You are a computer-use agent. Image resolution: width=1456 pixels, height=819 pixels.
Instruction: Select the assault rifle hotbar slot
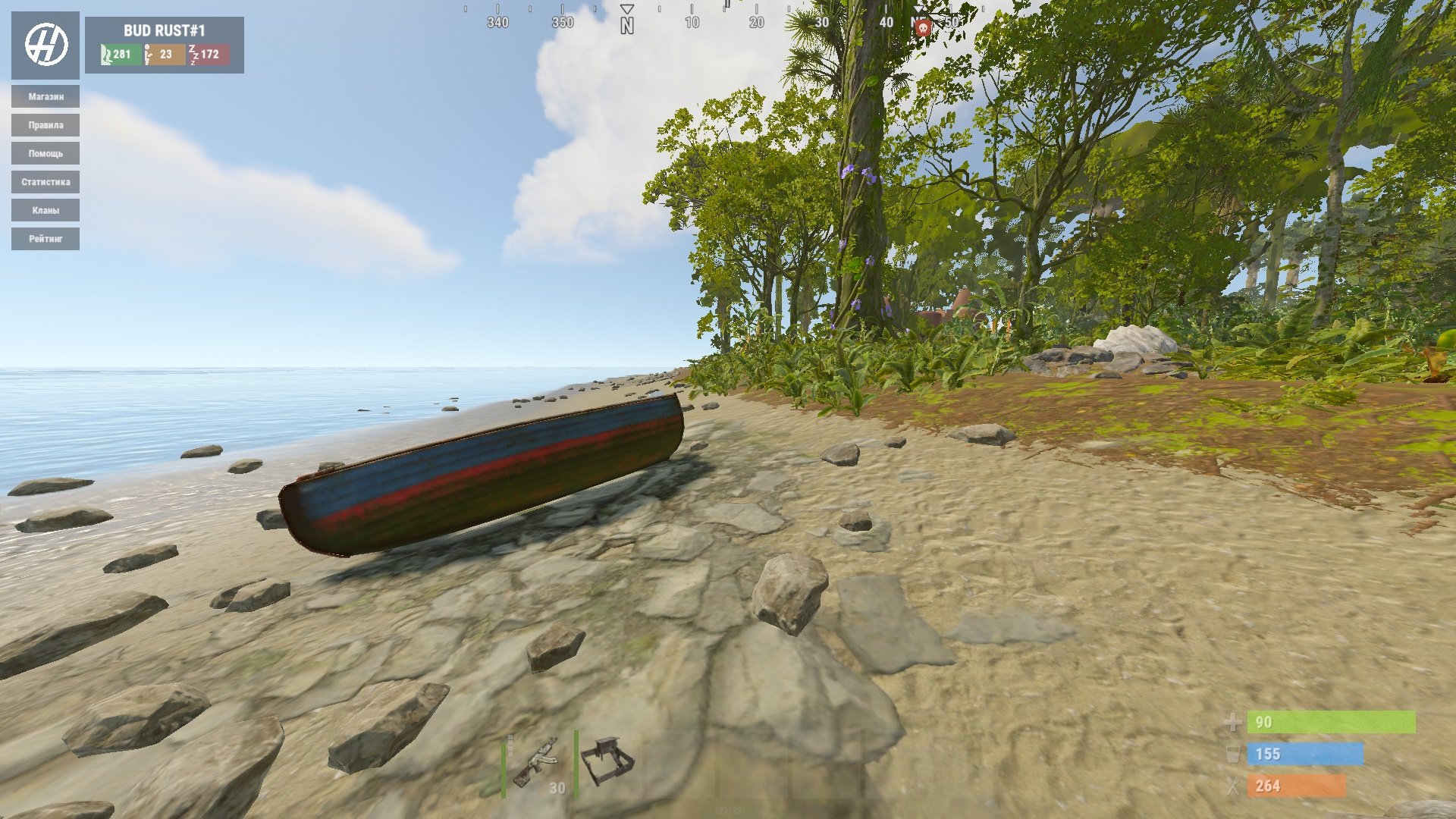coord(537,764)
